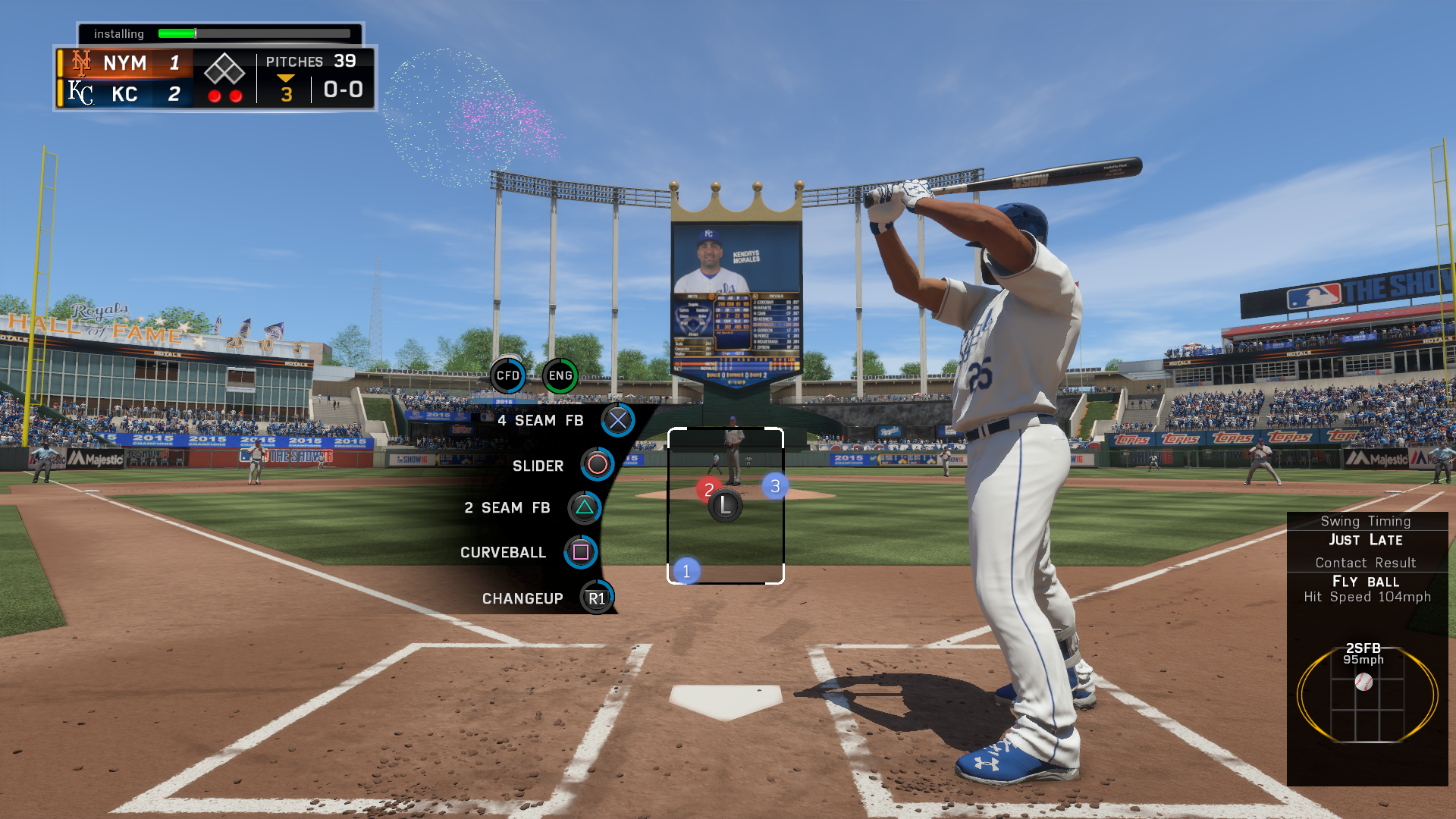
Task: Click pitch location marker 1 in strike zone
Action: (x=686, y=570)
